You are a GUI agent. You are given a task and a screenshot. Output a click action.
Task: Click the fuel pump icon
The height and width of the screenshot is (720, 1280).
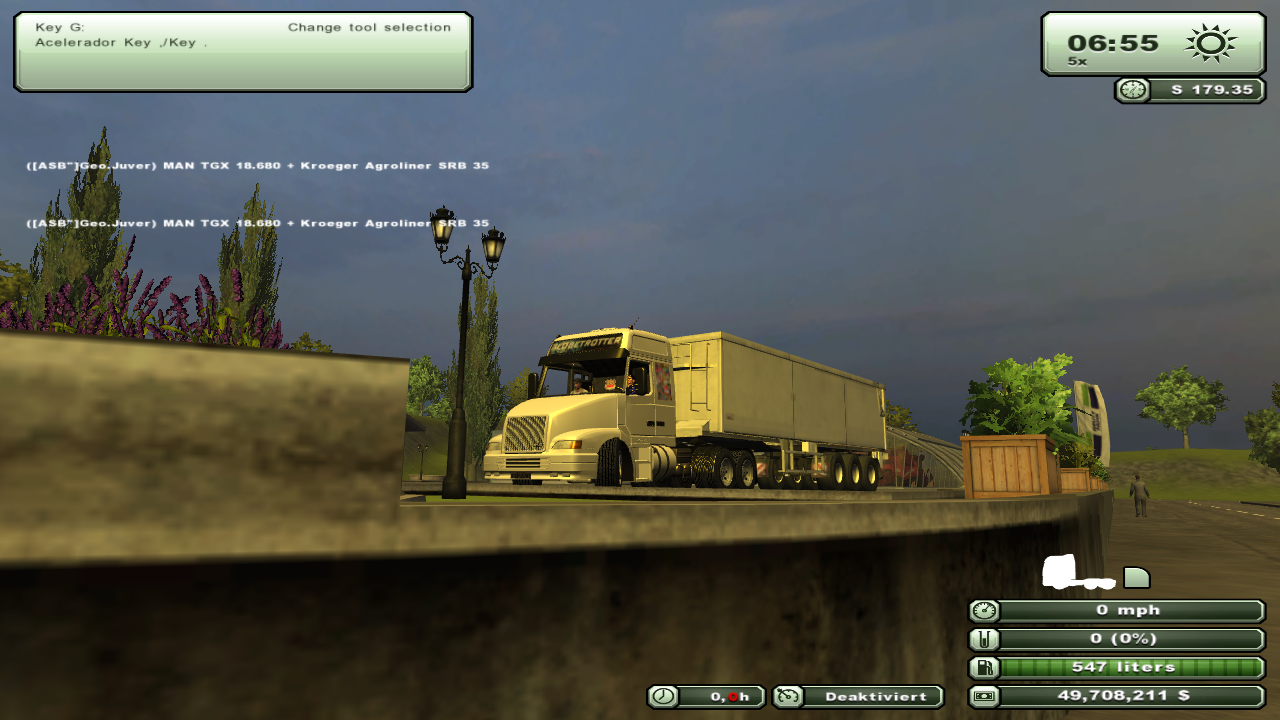[x=983, y=666]
